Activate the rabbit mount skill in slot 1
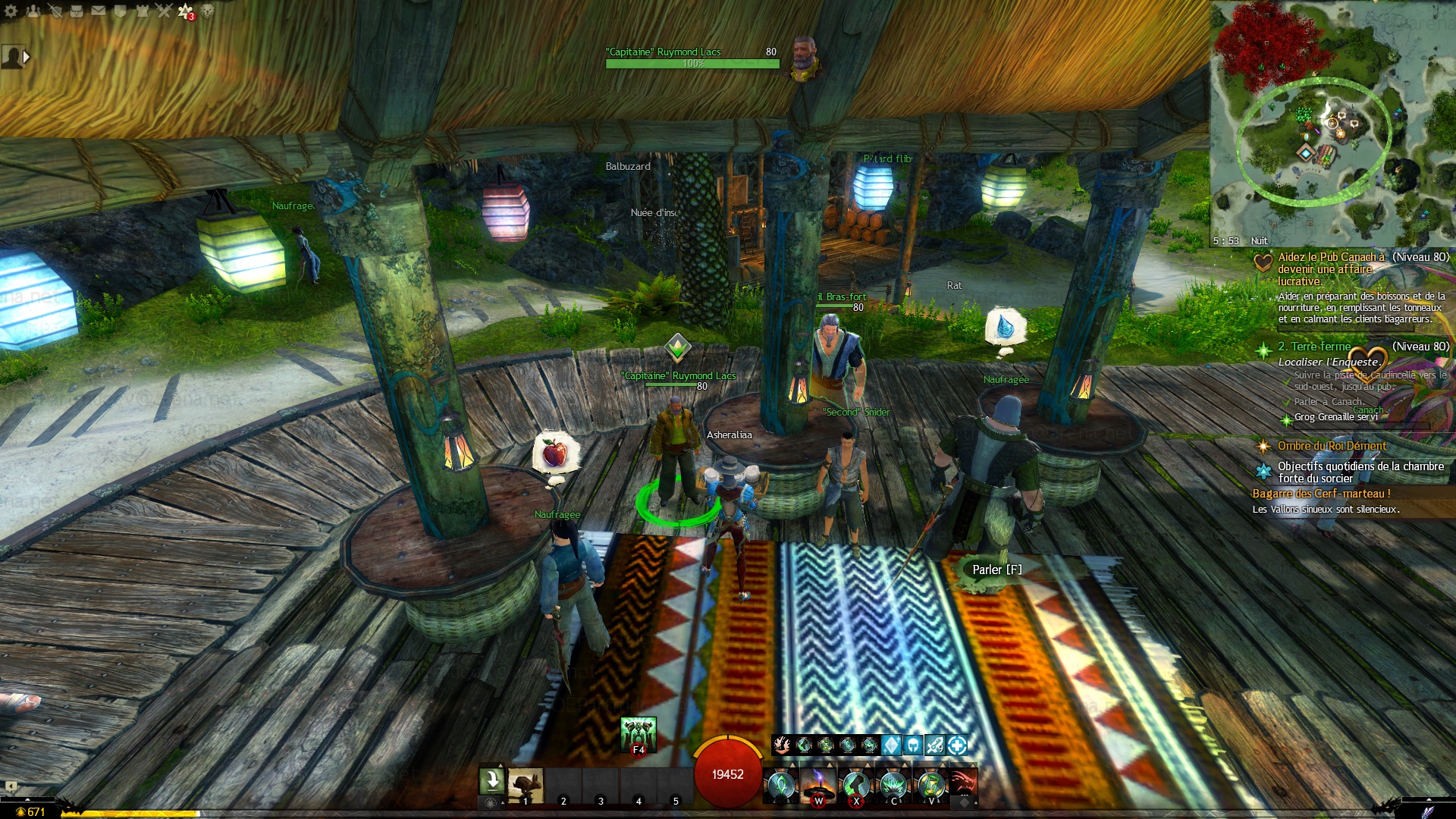This screenshot has height=819, width=1456. pos(526,784)
